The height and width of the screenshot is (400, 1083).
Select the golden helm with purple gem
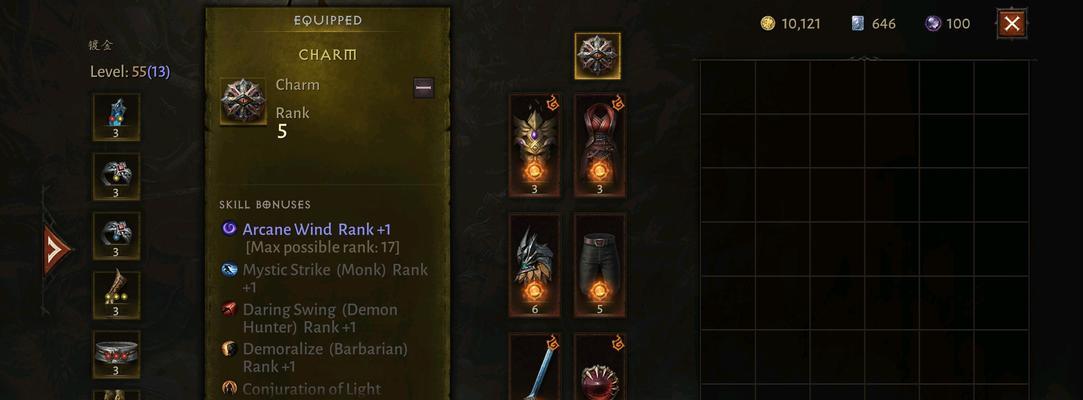tap(534, 145)
